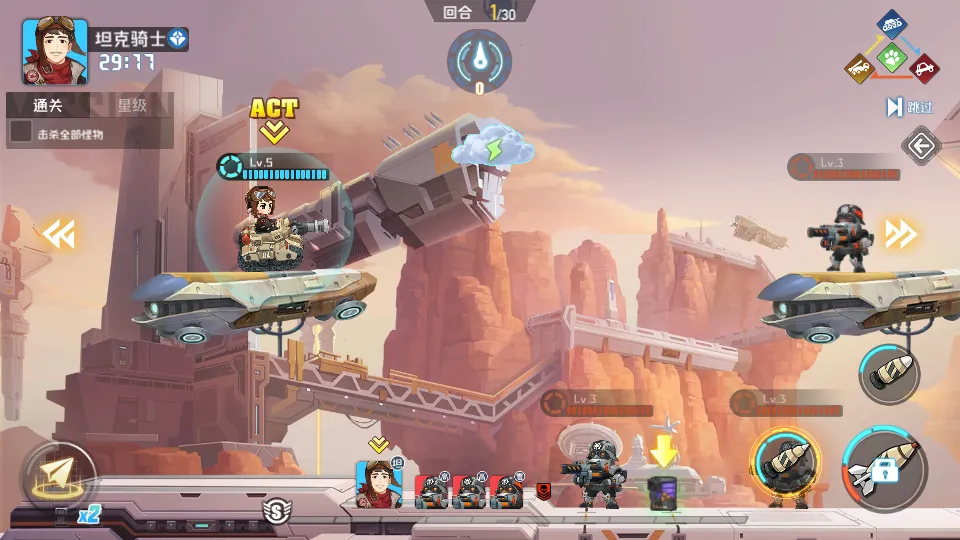
Task: Move left with the double-chevron arrow
Action: 57,235
